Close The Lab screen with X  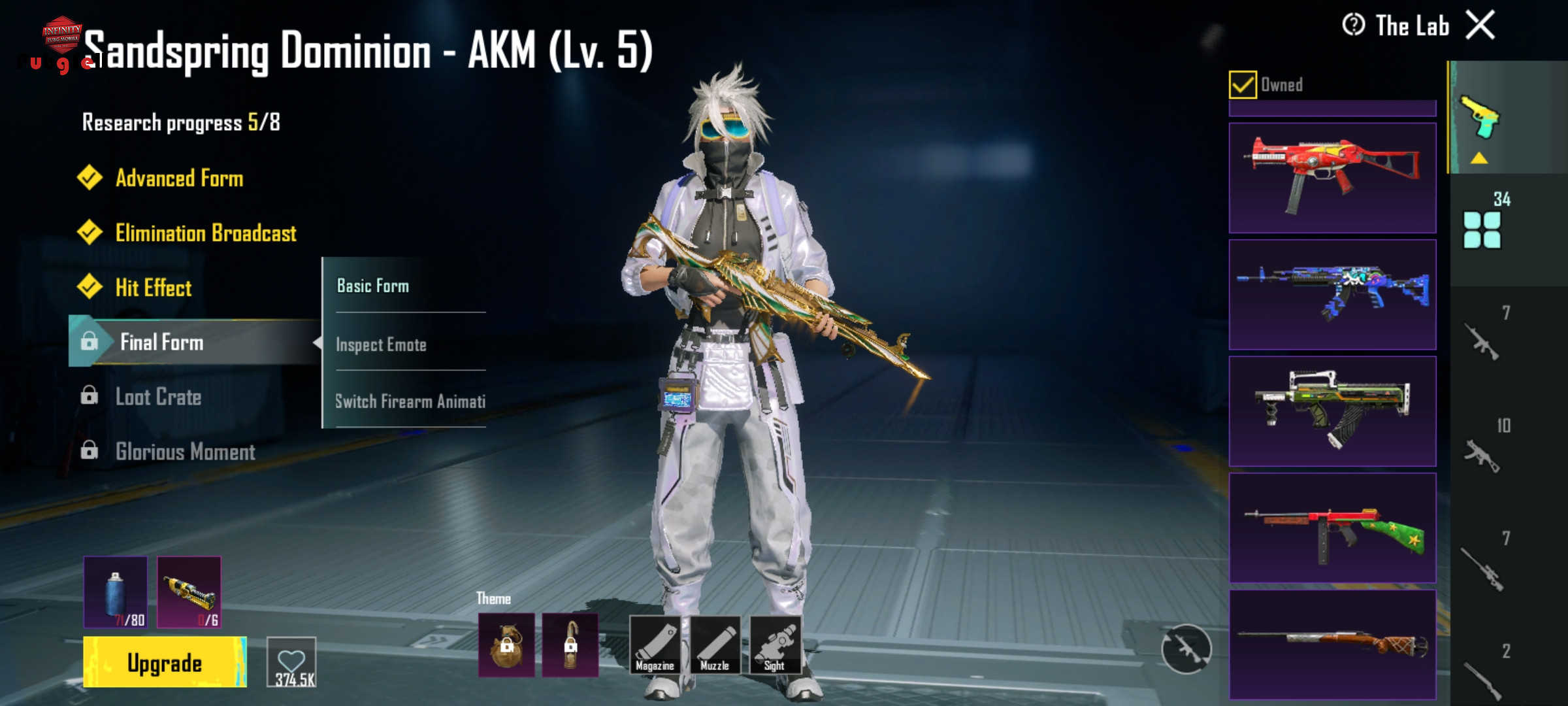click(x=1480, y=26)
